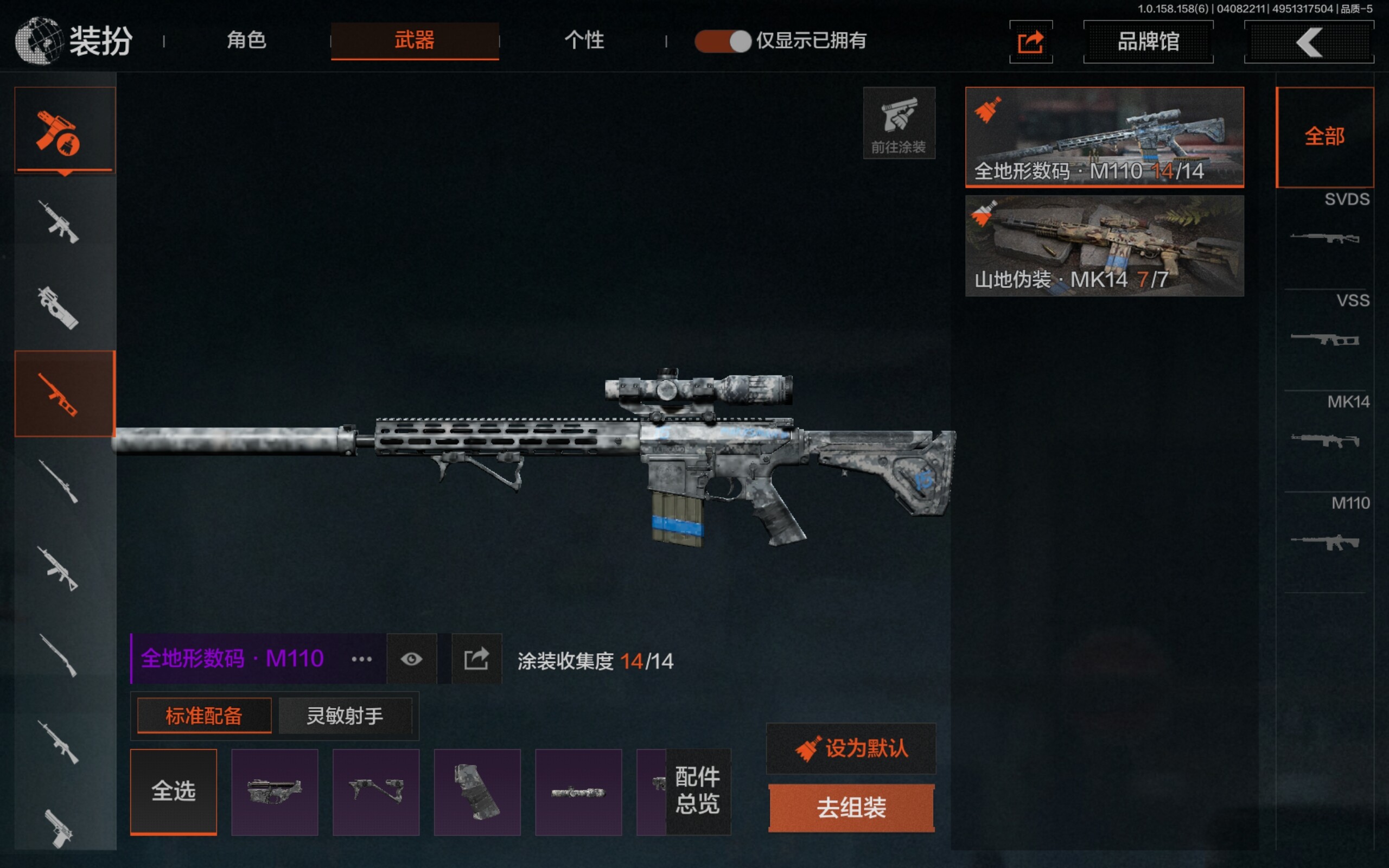Switch to the 角色 tab

pos(246,40)
